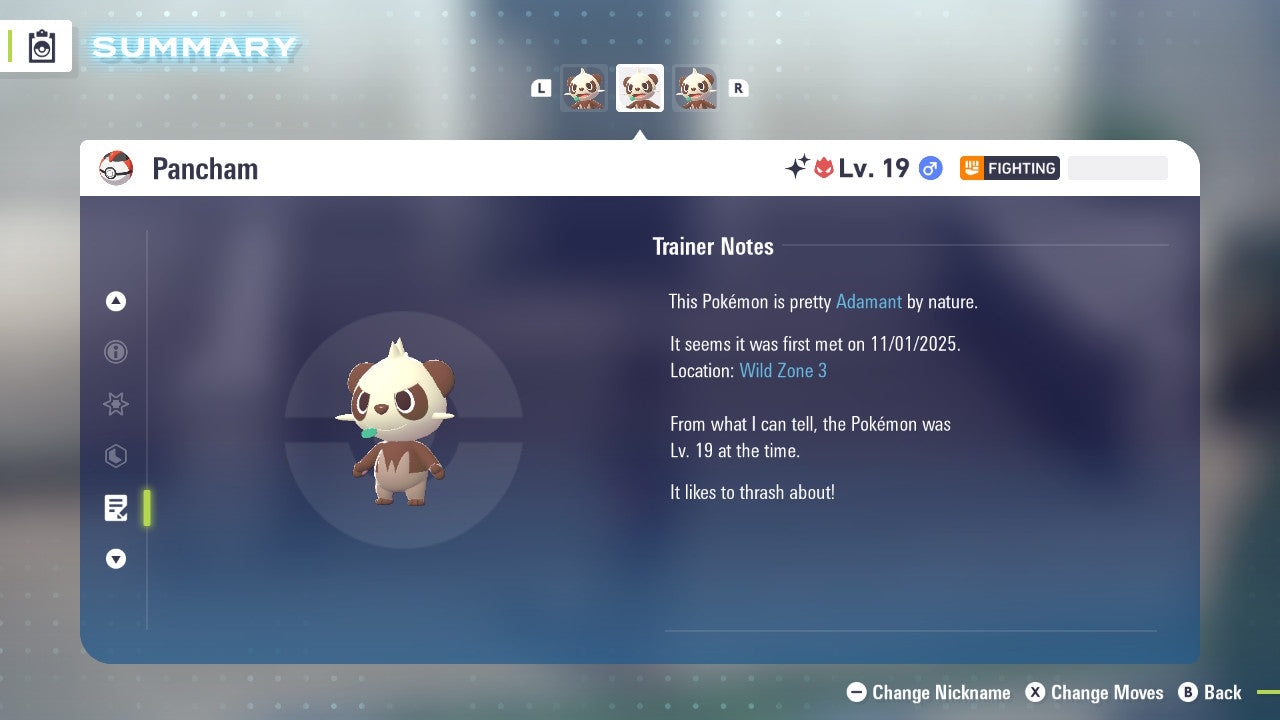This screenshot has width=1280, height=720.
Task: Open the Info summary page icon
Action: coord(116,352)
